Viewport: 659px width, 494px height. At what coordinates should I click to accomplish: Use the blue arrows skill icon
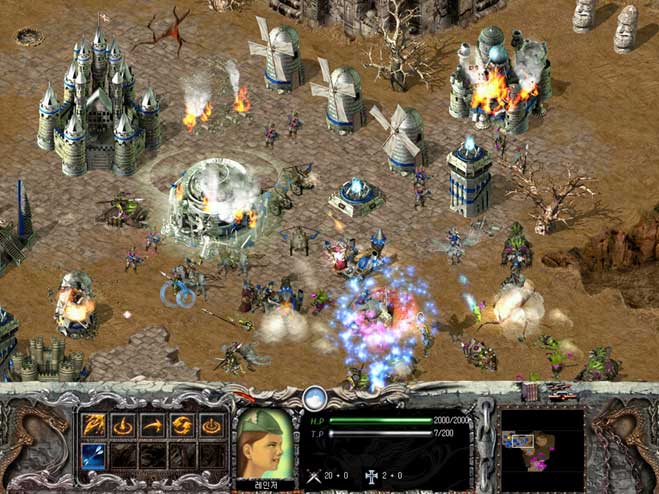click(95, 455)
